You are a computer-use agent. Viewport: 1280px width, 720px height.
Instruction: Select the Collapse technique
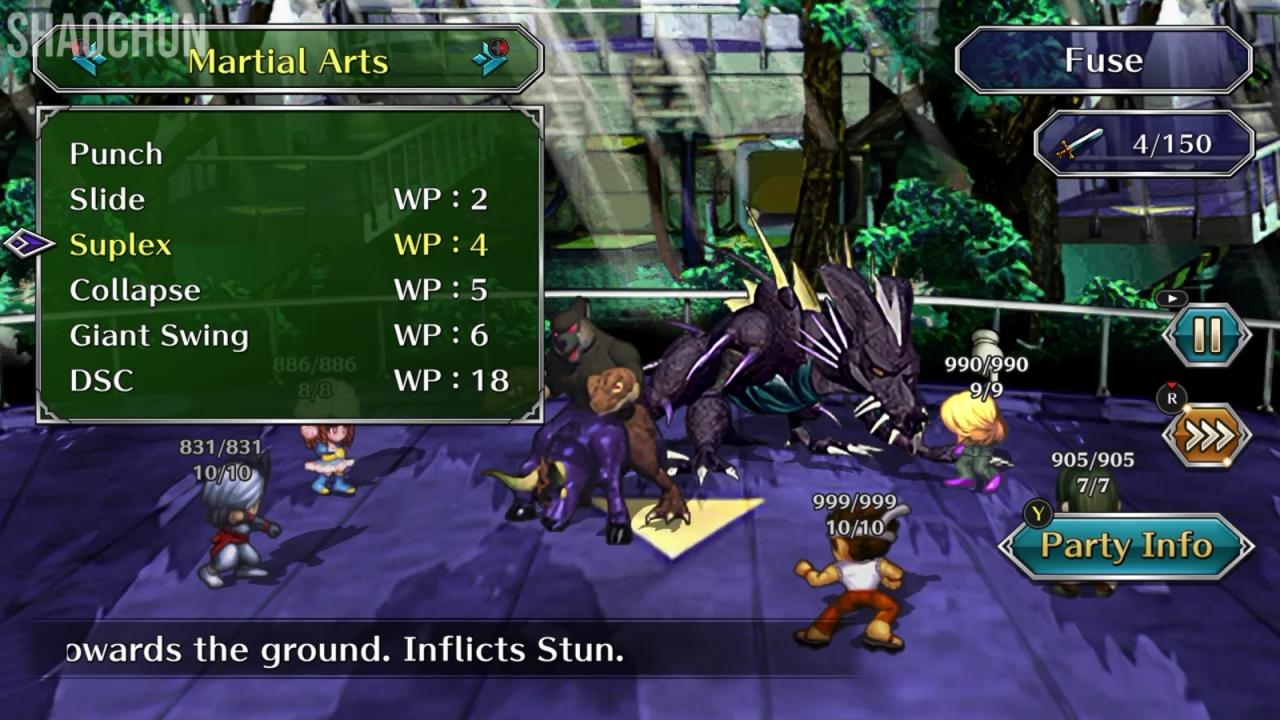pos(135,290)
